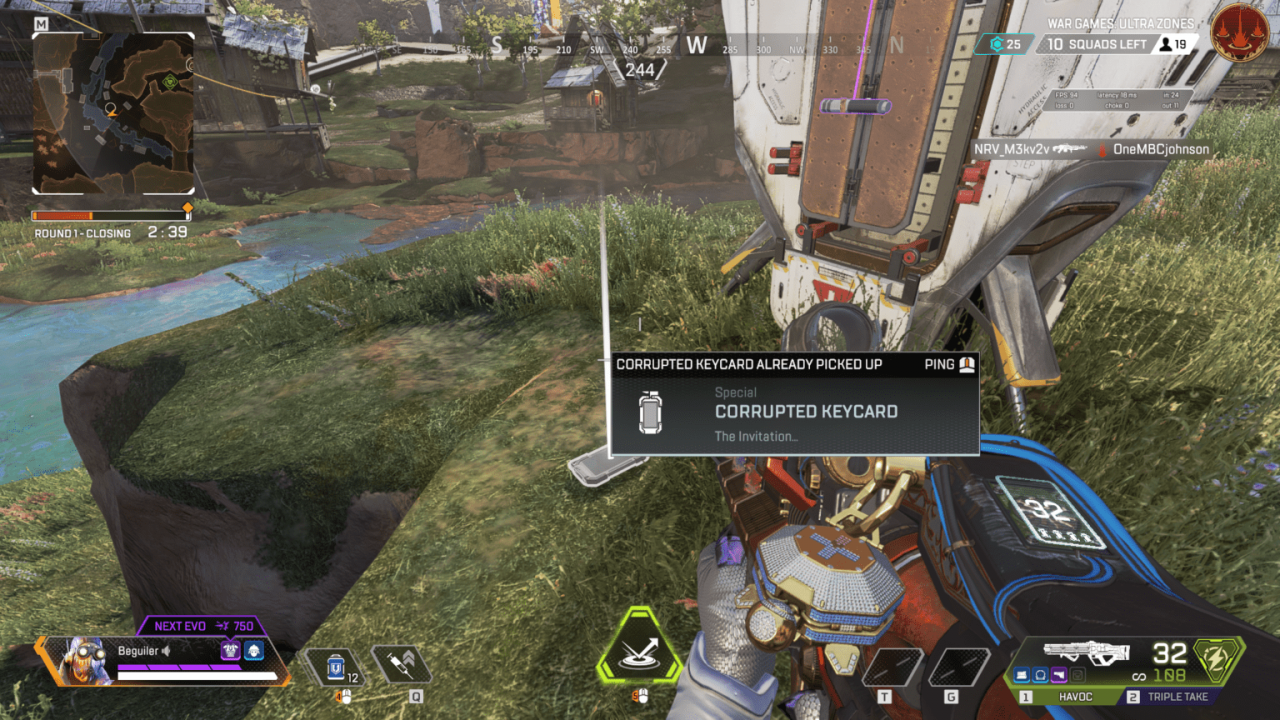
Task: Select the purple body armor evo icon
Action: tap(230, 651)
